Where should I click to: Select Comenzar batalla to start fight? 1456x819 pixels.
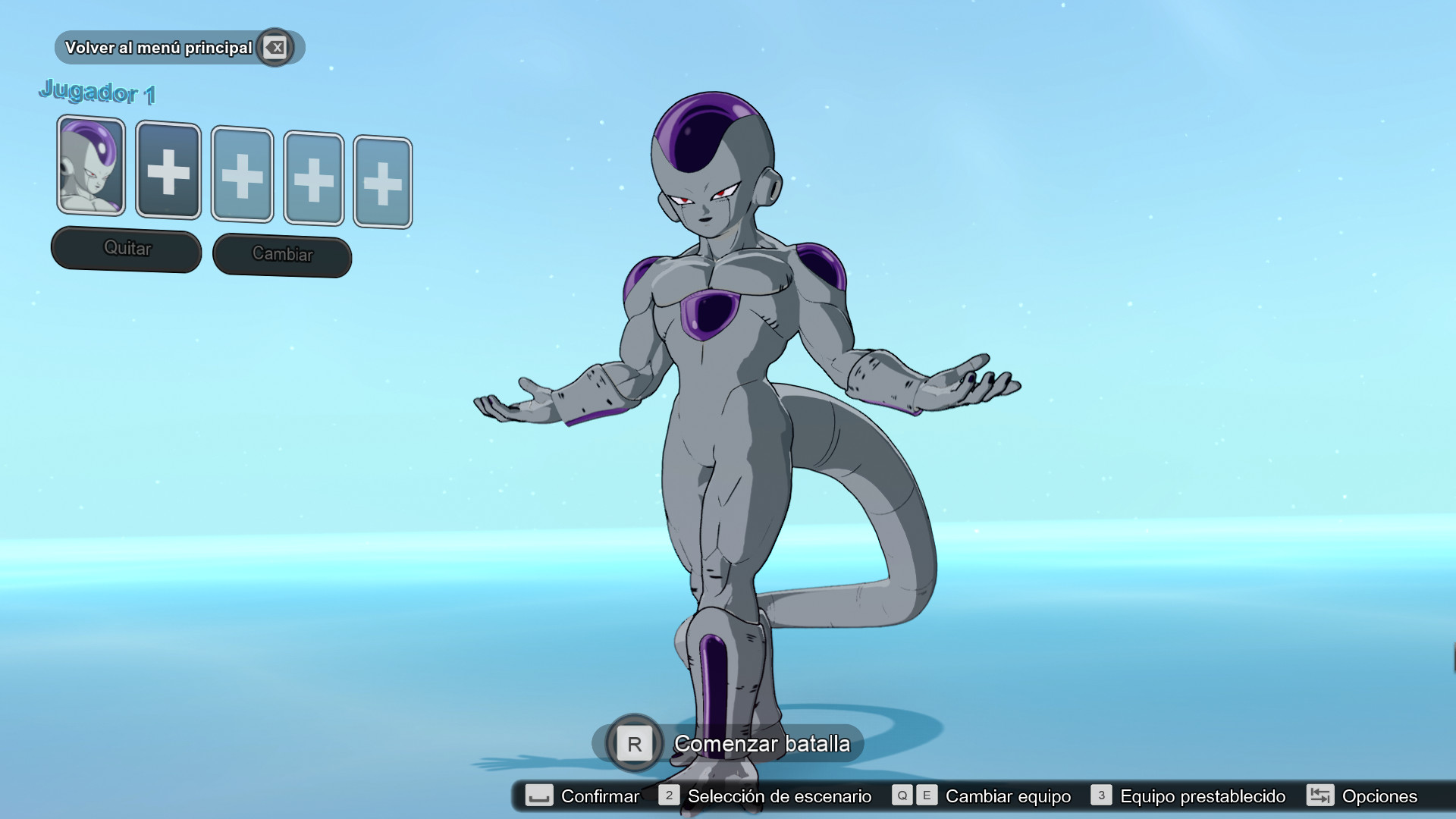[x=761, y=744]
